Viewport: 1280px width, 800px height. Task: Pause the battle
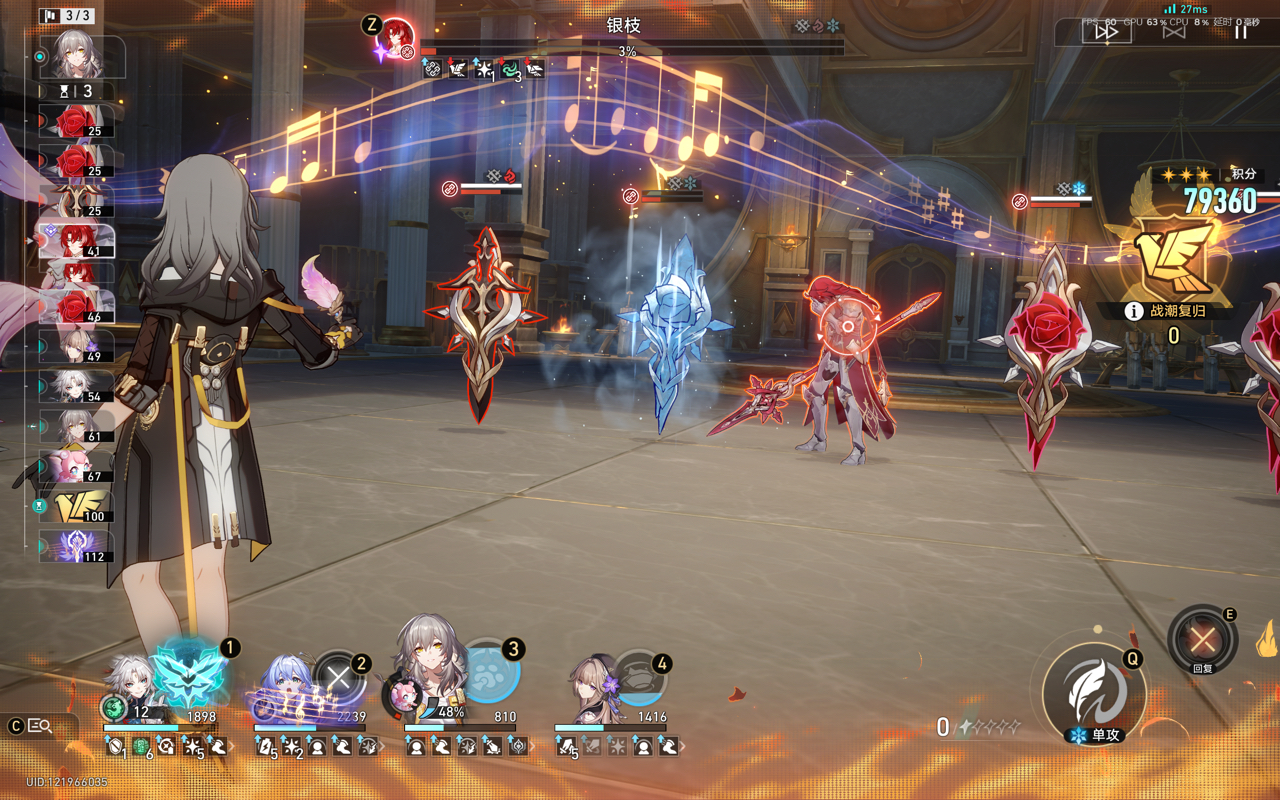pyautogui.click(x=1240, y=32)
